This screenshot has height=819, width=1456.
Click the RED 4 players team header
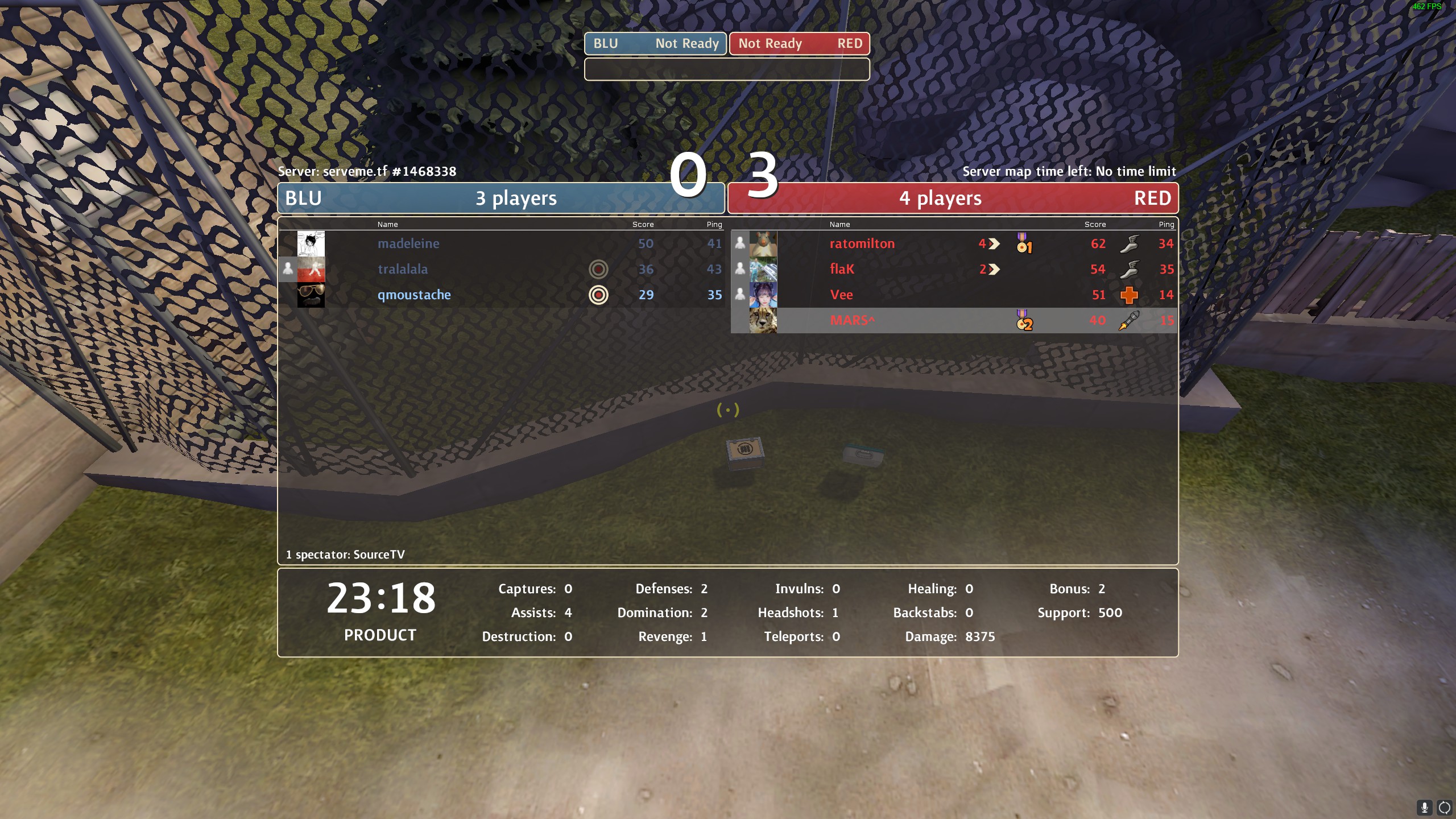pos(953,198)
